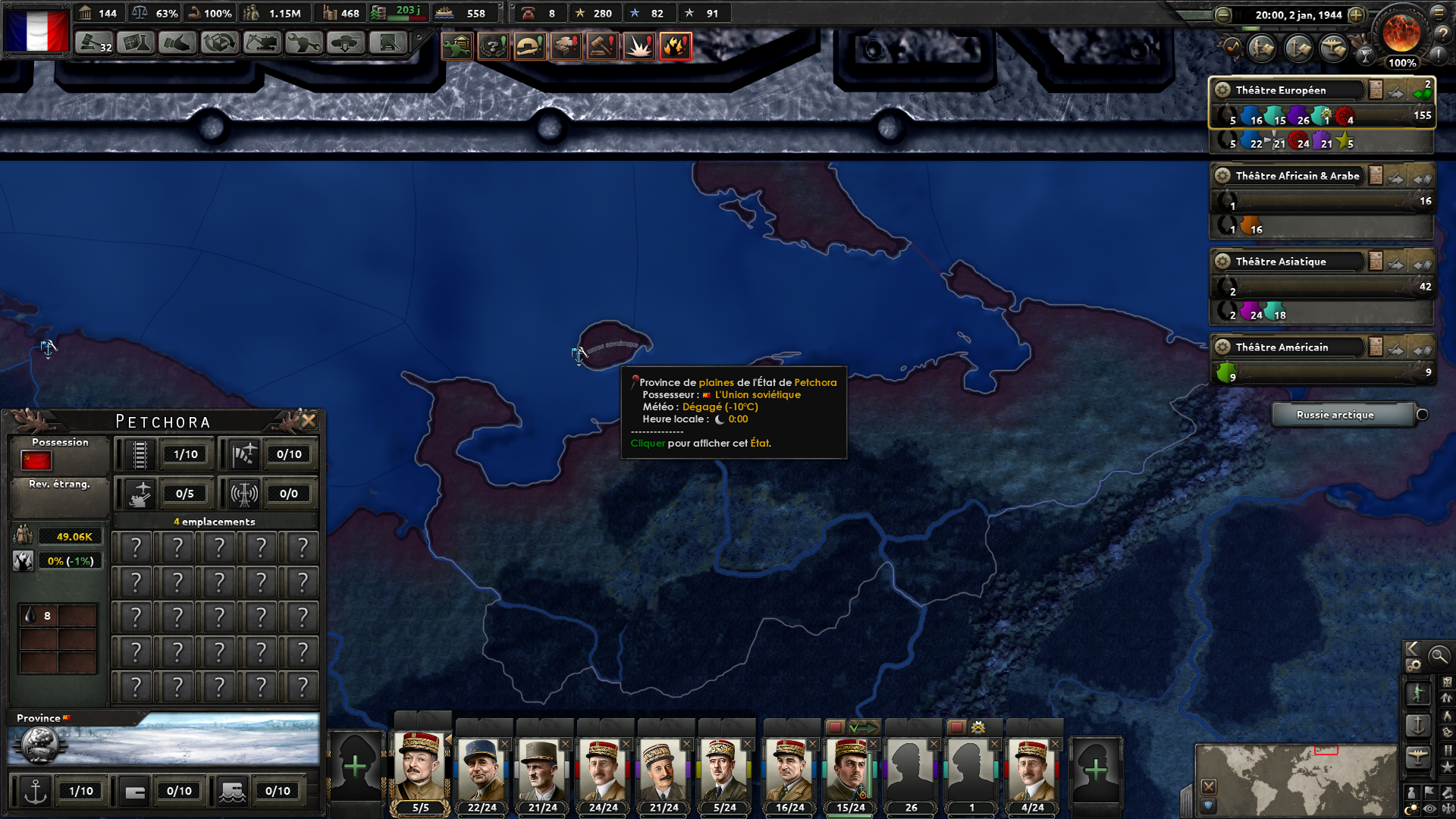Image resolution: width=1456 pixels, height=819 pixels.
Task: Toggle weather visibility with the eye icon
Action: (1429, 807)
